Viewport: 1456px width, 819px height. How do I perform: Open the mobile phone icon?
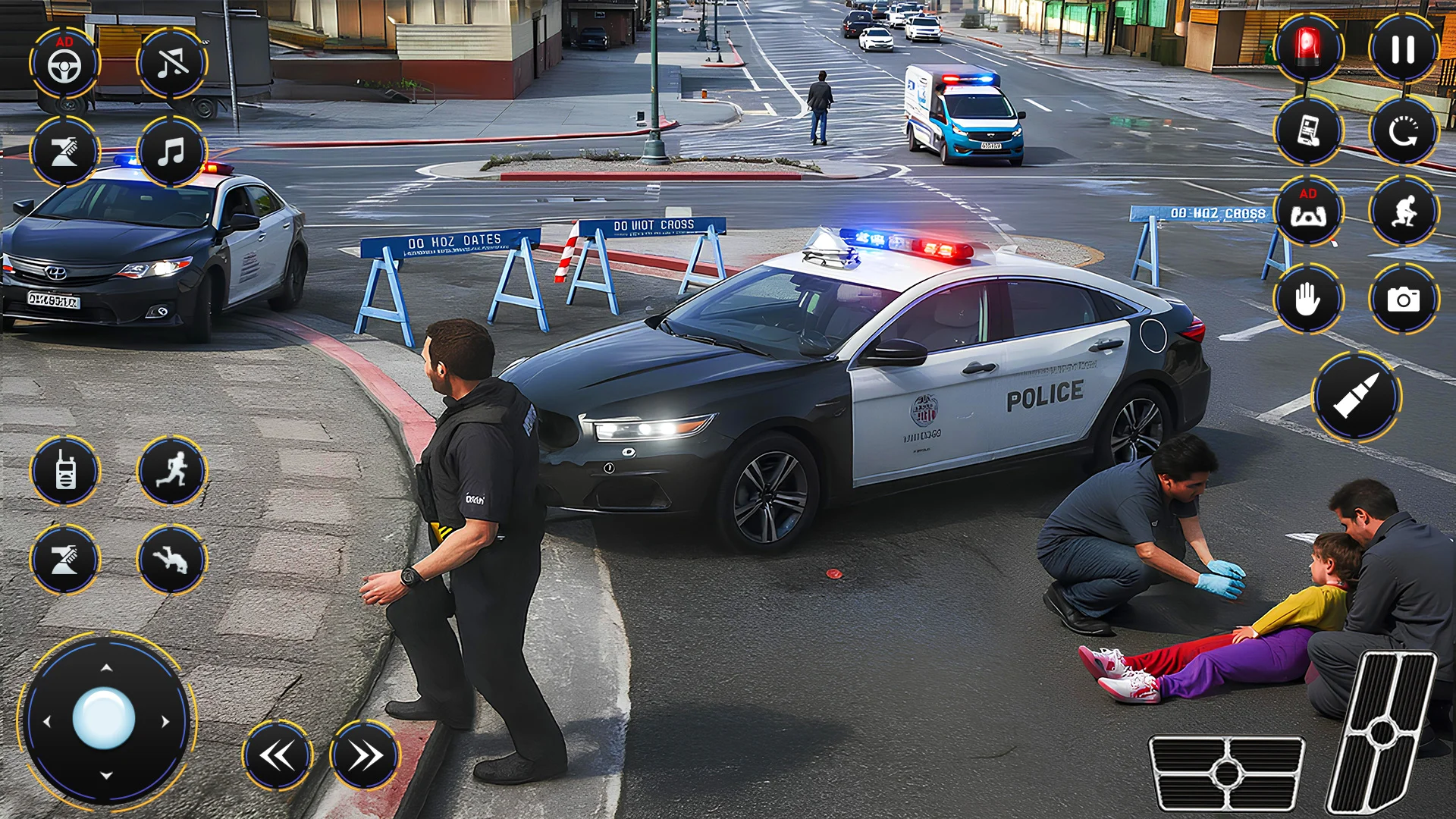pyautogui.click(x=1307, y=130)
